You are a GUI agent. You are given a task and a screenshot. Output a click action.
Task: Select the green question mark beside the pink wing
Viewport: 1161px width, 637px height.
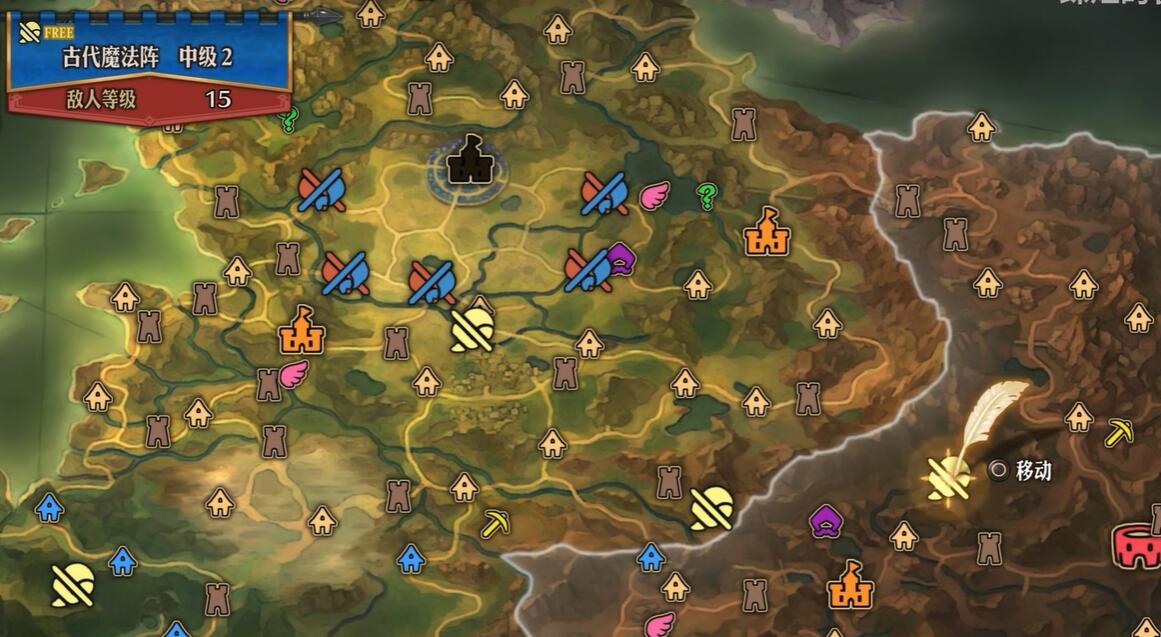tap(707, 195)
